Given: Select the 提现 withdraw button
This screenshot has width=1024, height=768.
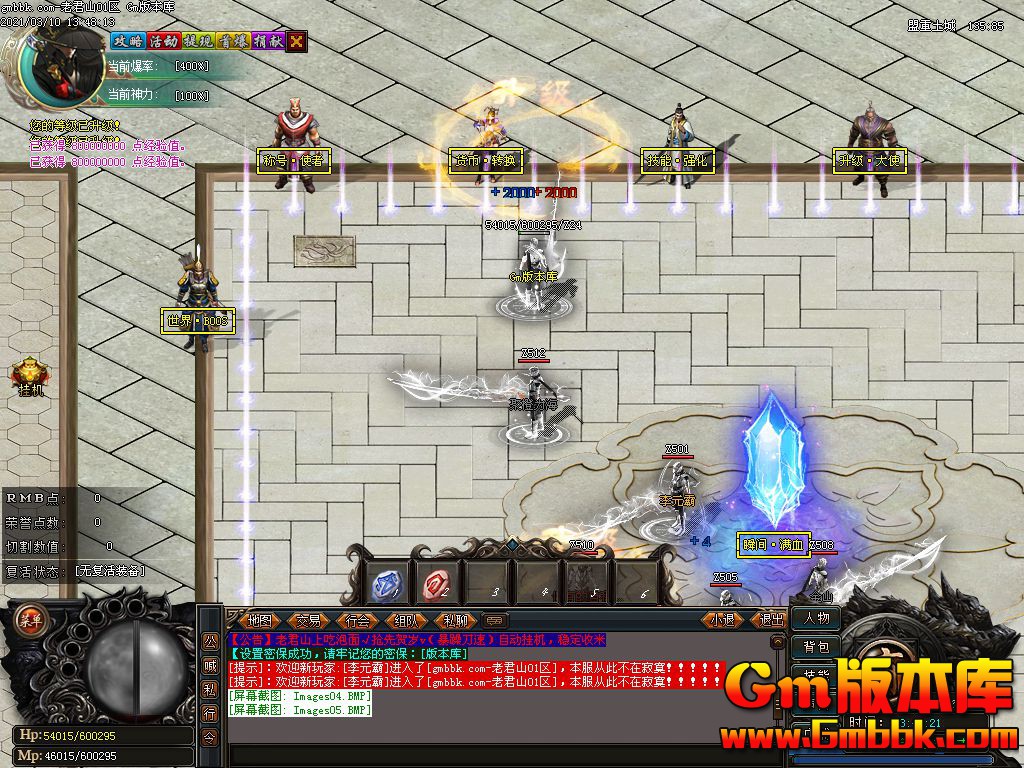Looking at the screenshot, I should coord(197,41).
